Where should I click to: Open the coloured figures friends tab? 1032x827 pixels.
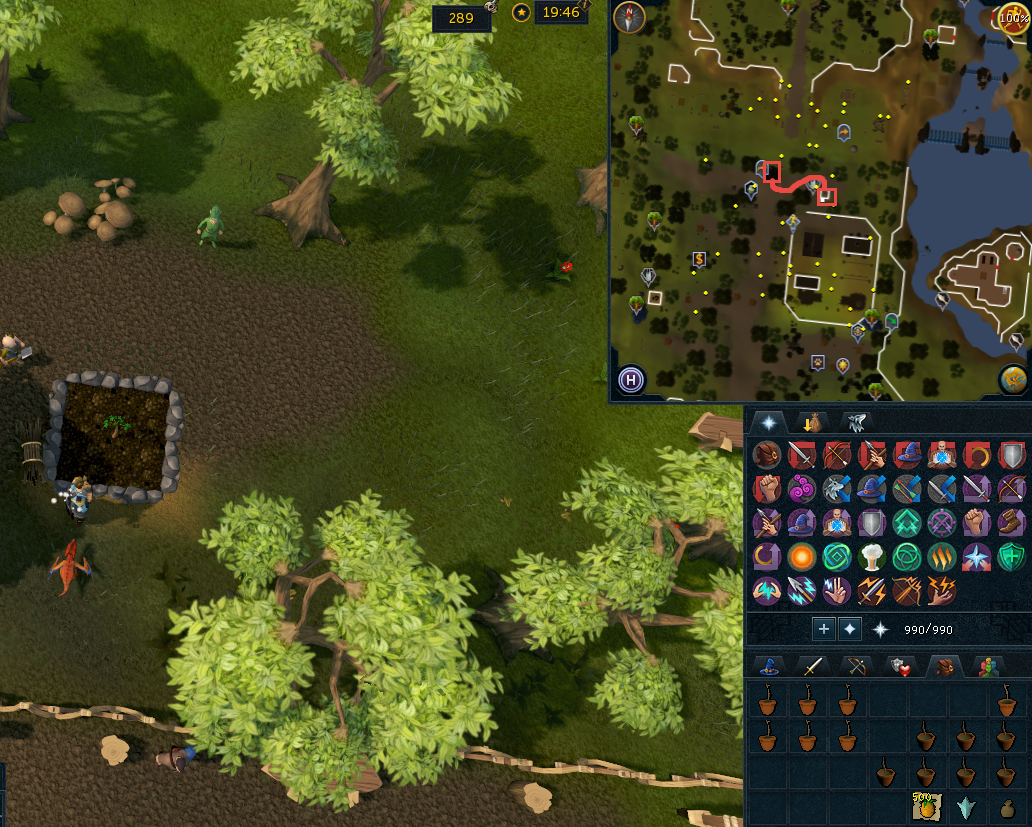point(986,666)
